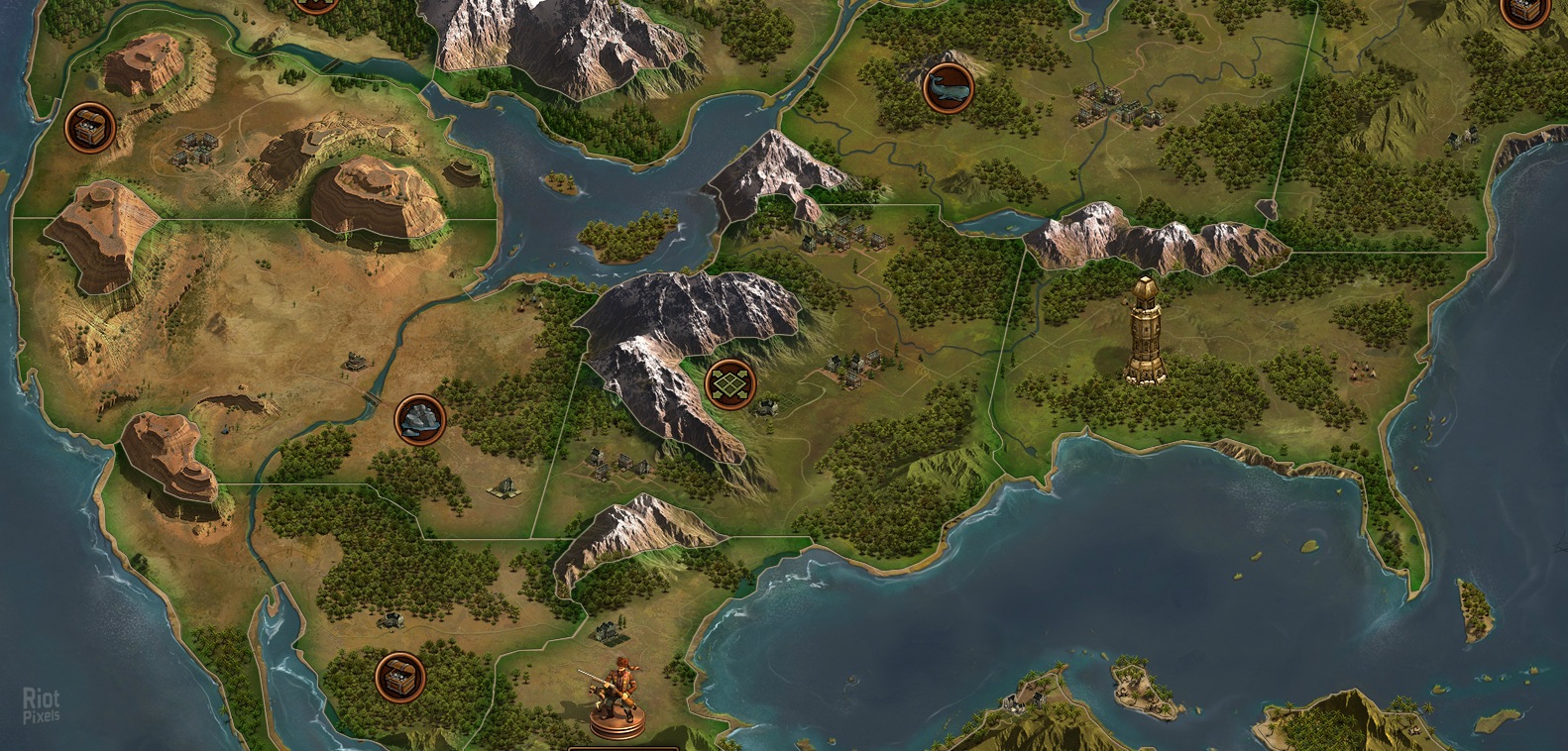Image resolution: width=1568 pixels, height=751 pixels.
Task: Open the green sector-arrows province marker
Action: coord(729,384)
